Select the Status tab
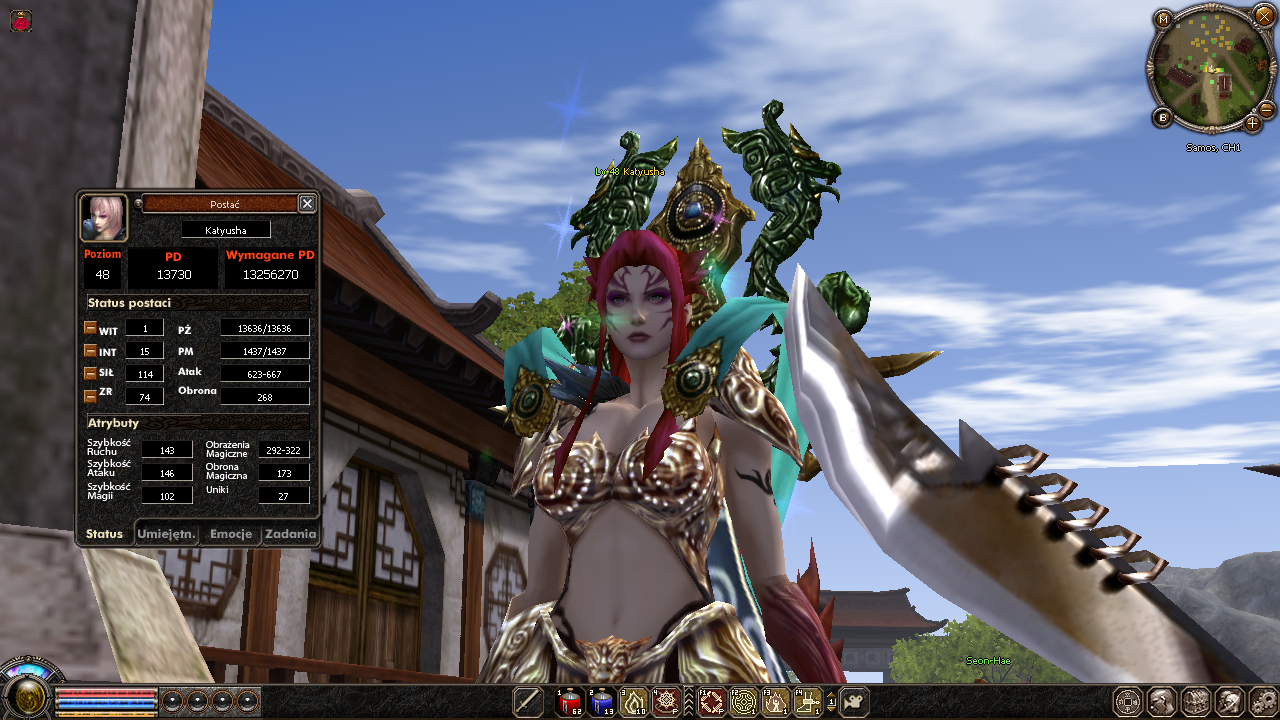Viewport: 1280px width, 720px height. tap(104, 534)
